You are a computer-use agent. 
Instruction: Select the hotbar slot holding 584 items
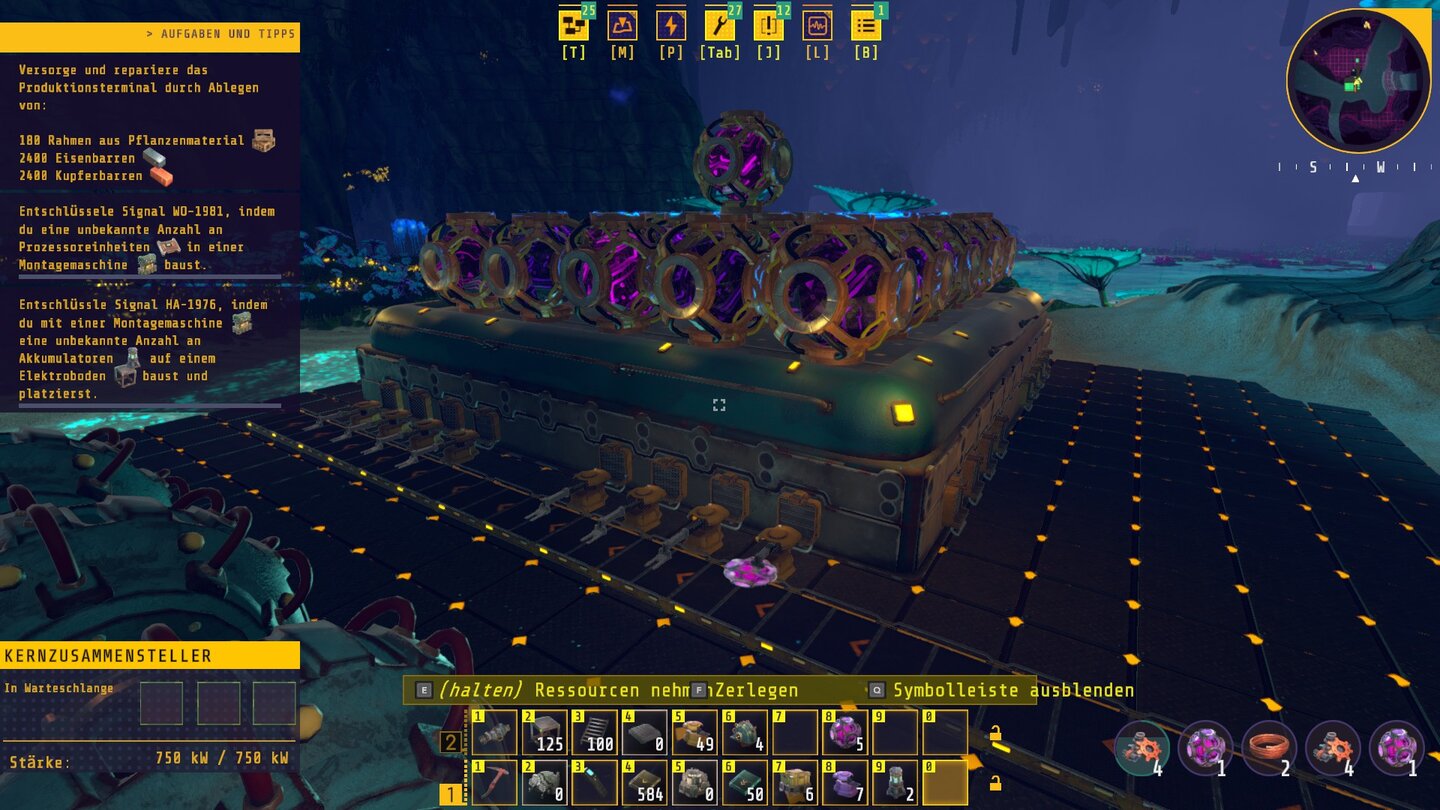pos(645,782)
